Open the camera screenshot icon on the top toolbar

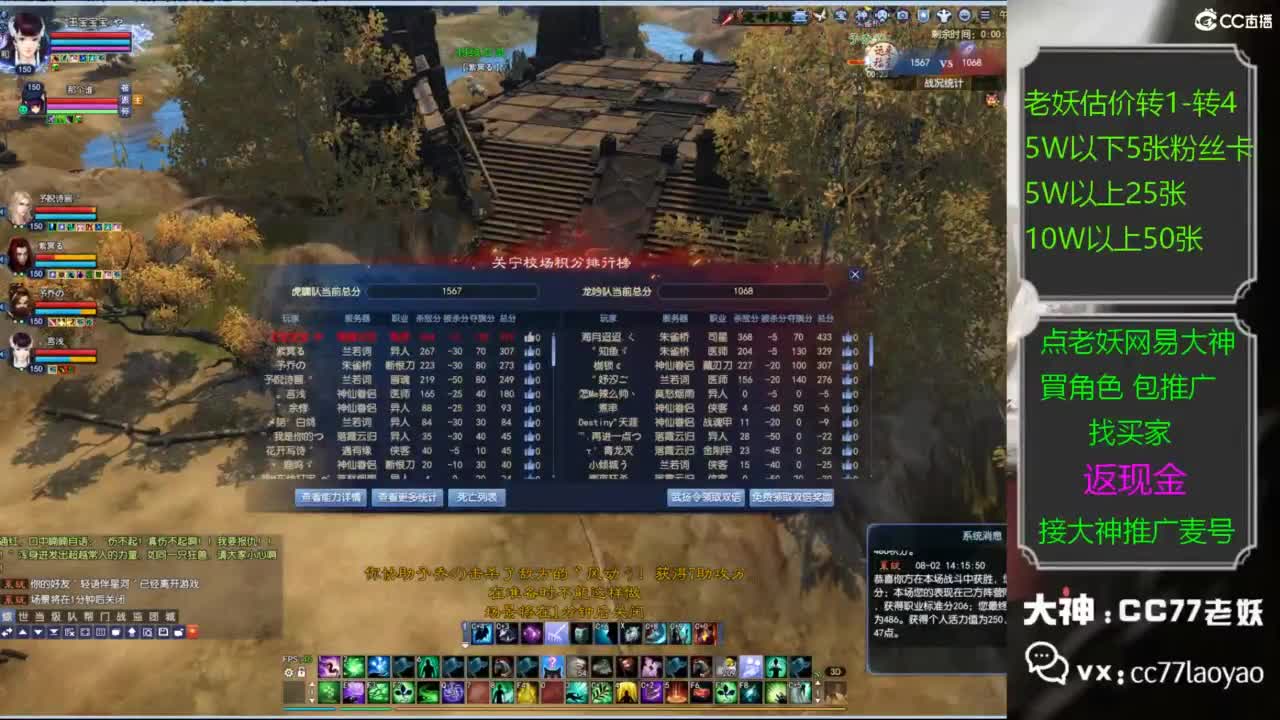(902, 15)
